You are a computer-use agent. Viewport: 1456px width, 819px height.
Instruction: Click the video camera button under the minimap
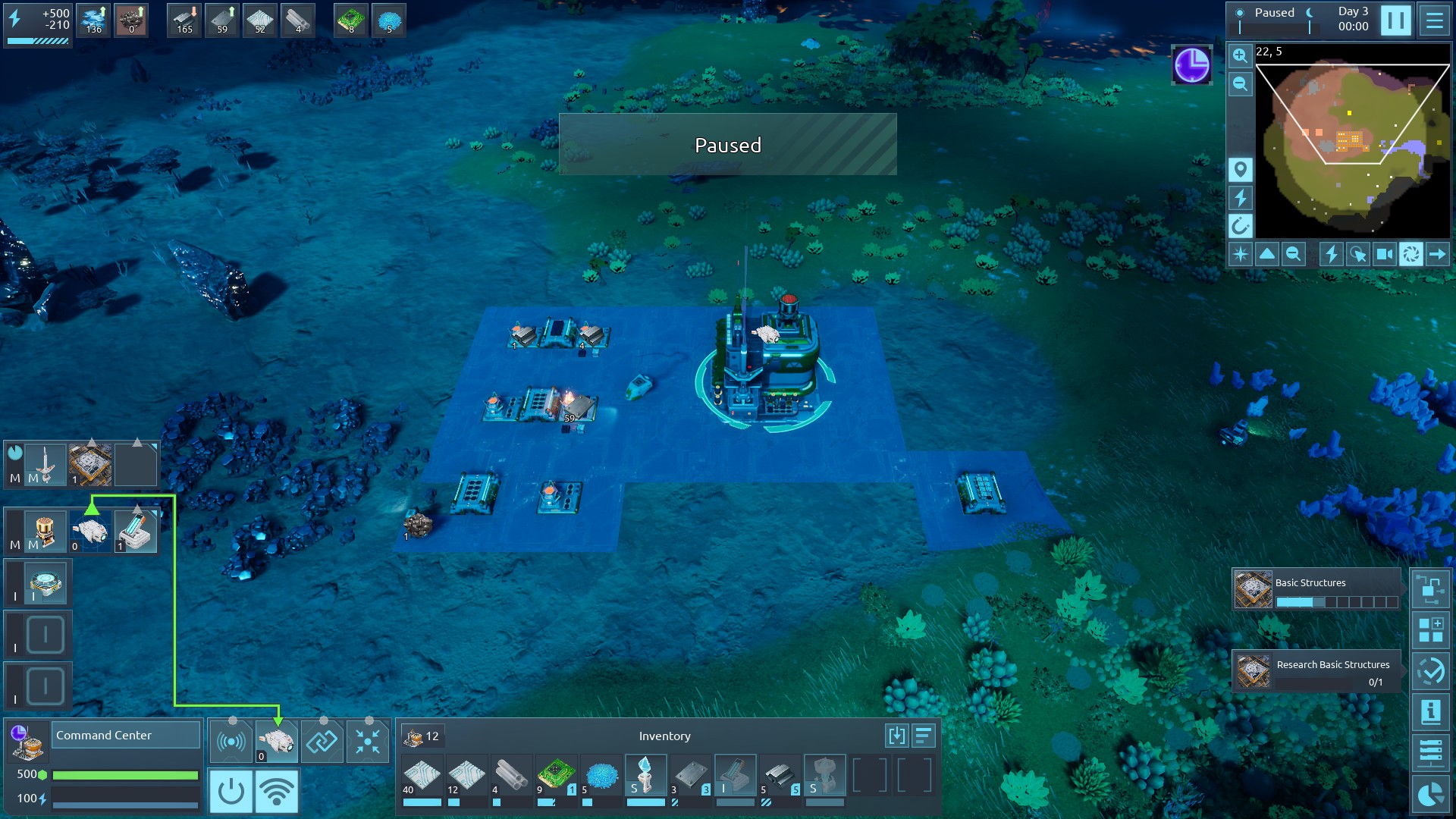1384,254
